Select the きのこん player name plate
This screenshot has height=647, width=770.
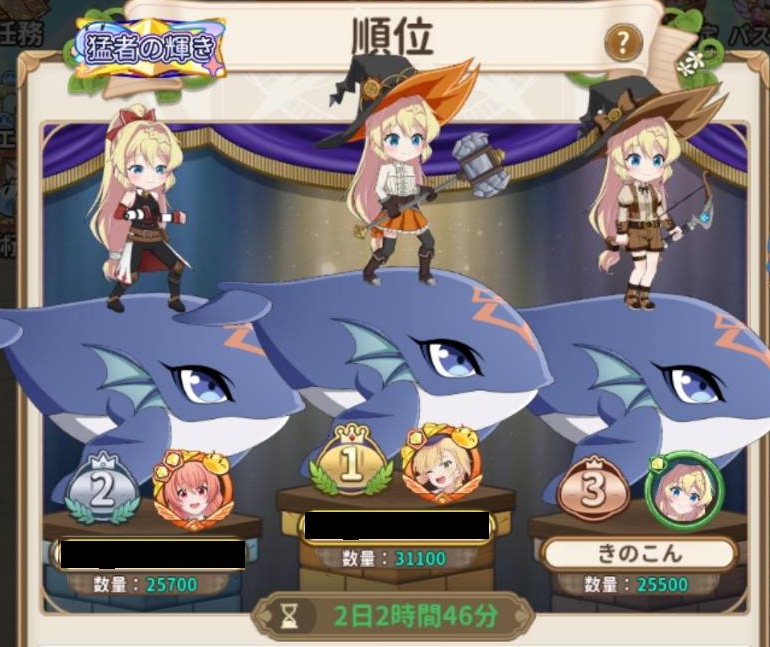(639, 553)
